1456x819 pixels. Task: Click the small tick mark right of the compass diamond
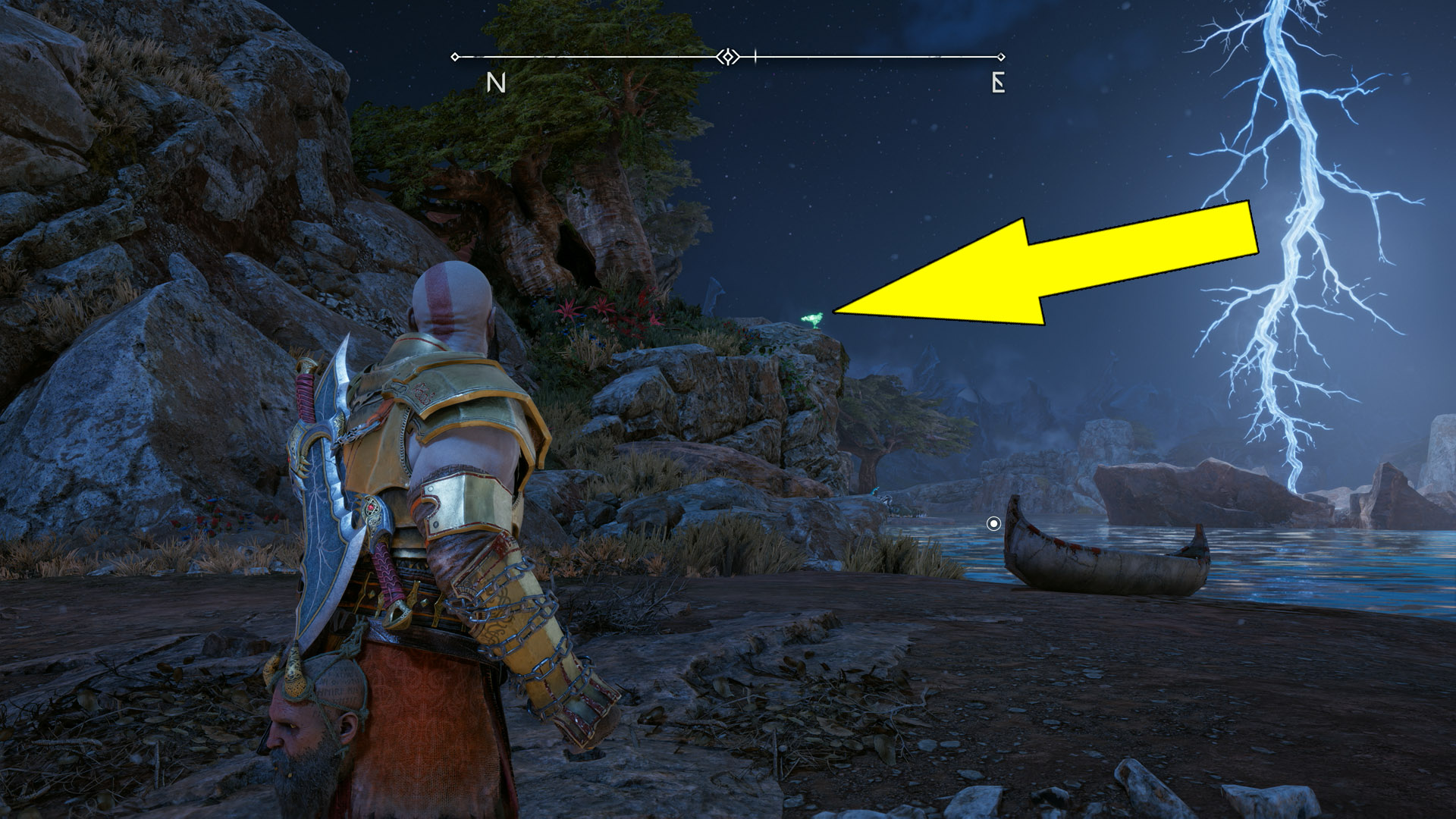[x=756, y=55]
